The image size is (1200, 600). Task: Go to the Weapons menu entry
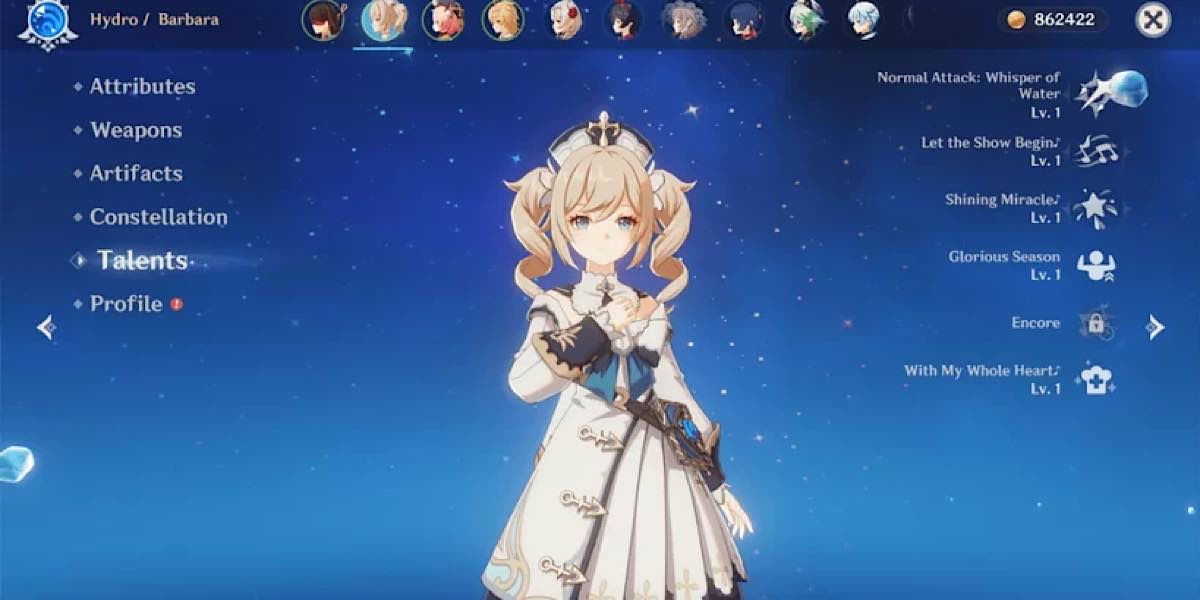click(136, 130)
